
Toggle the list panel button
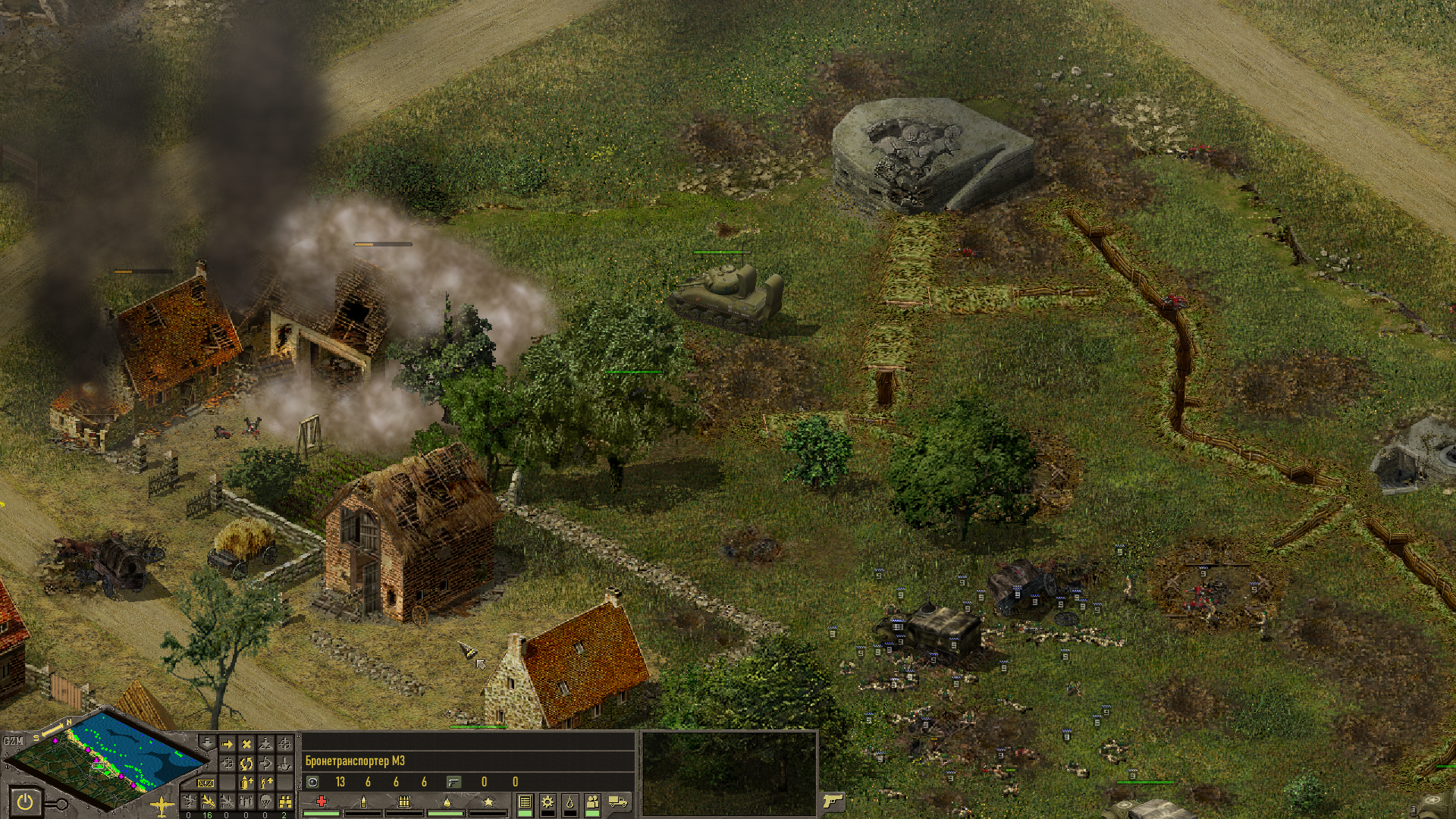coord(525,802)
